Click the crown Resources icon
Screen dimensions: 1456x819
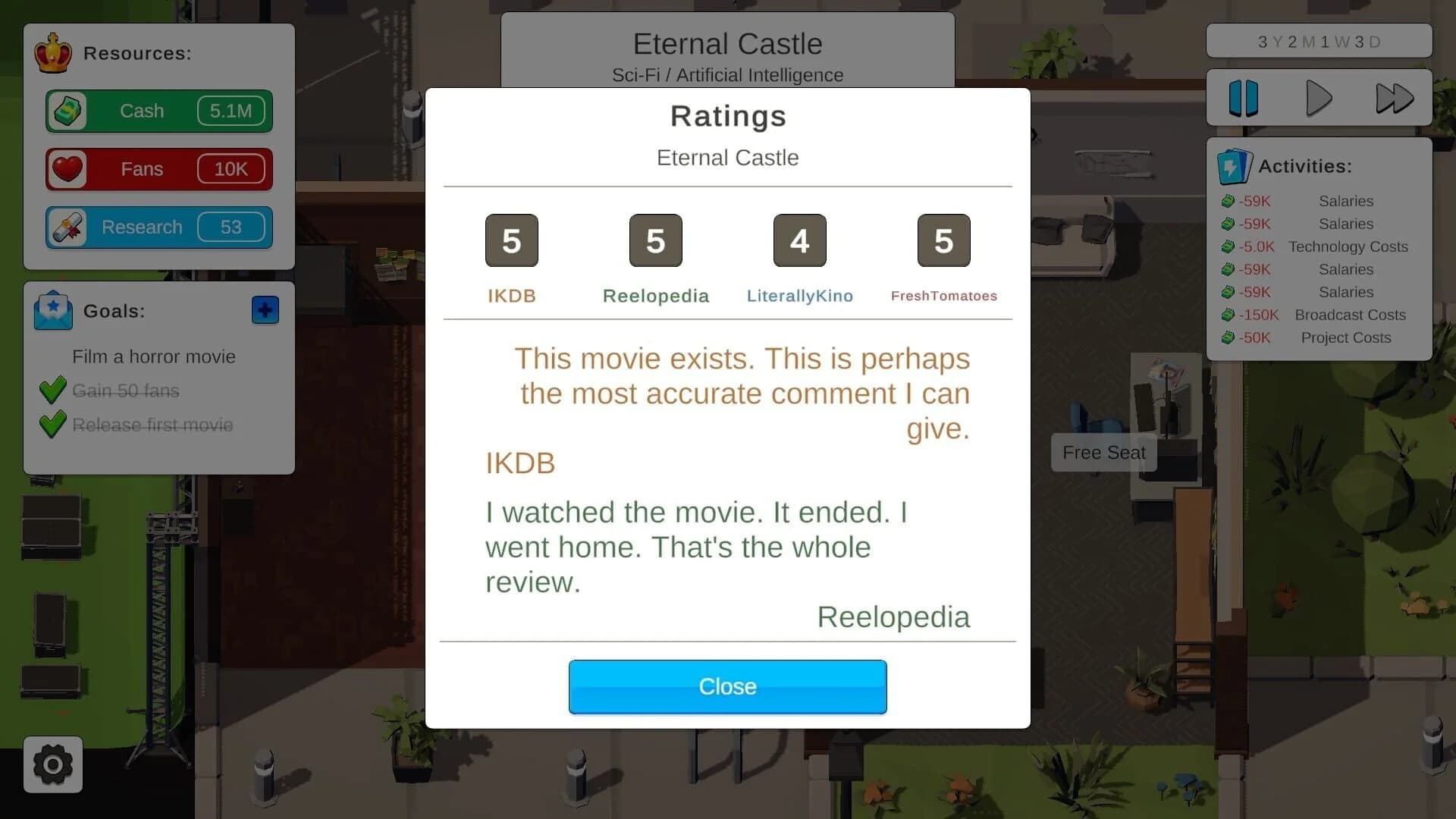[53, 53]
